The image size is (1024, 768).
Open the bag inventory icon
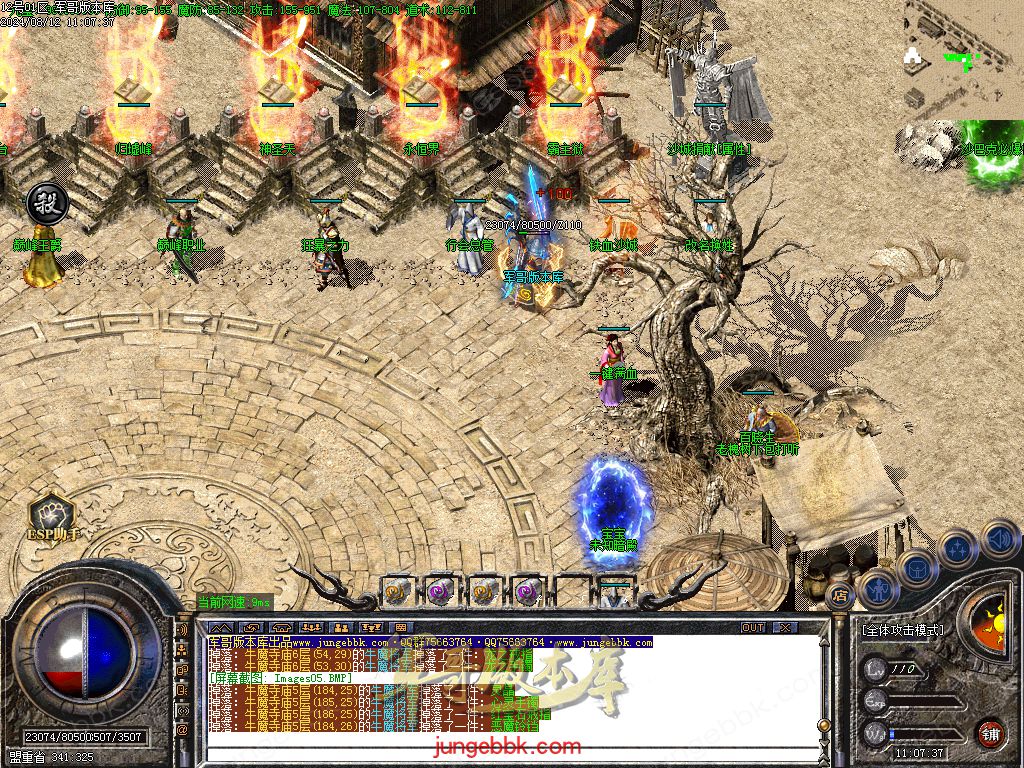point(918,568)
